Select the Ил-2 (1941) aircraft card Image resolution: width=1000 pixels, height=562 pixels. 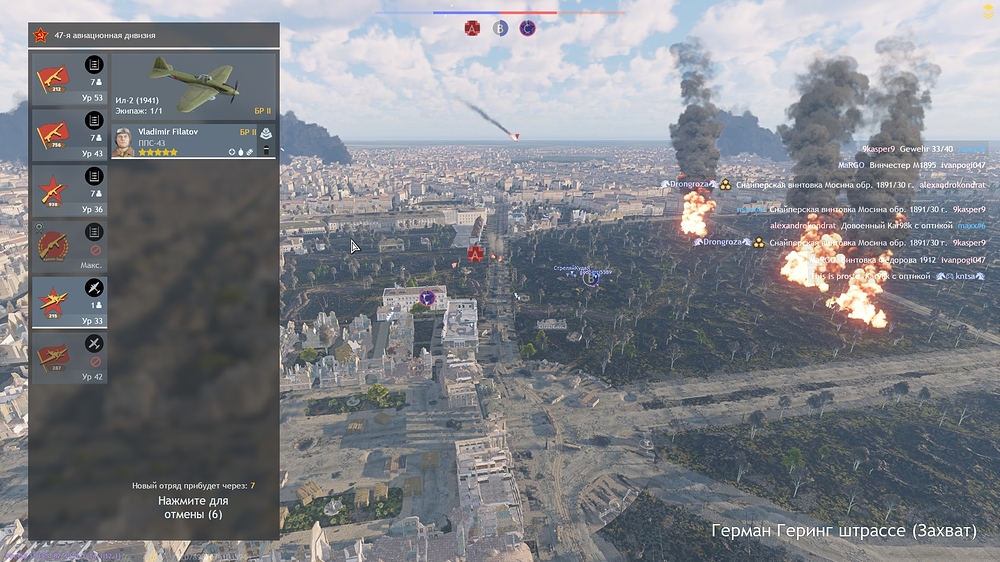(x=193, y=86)
